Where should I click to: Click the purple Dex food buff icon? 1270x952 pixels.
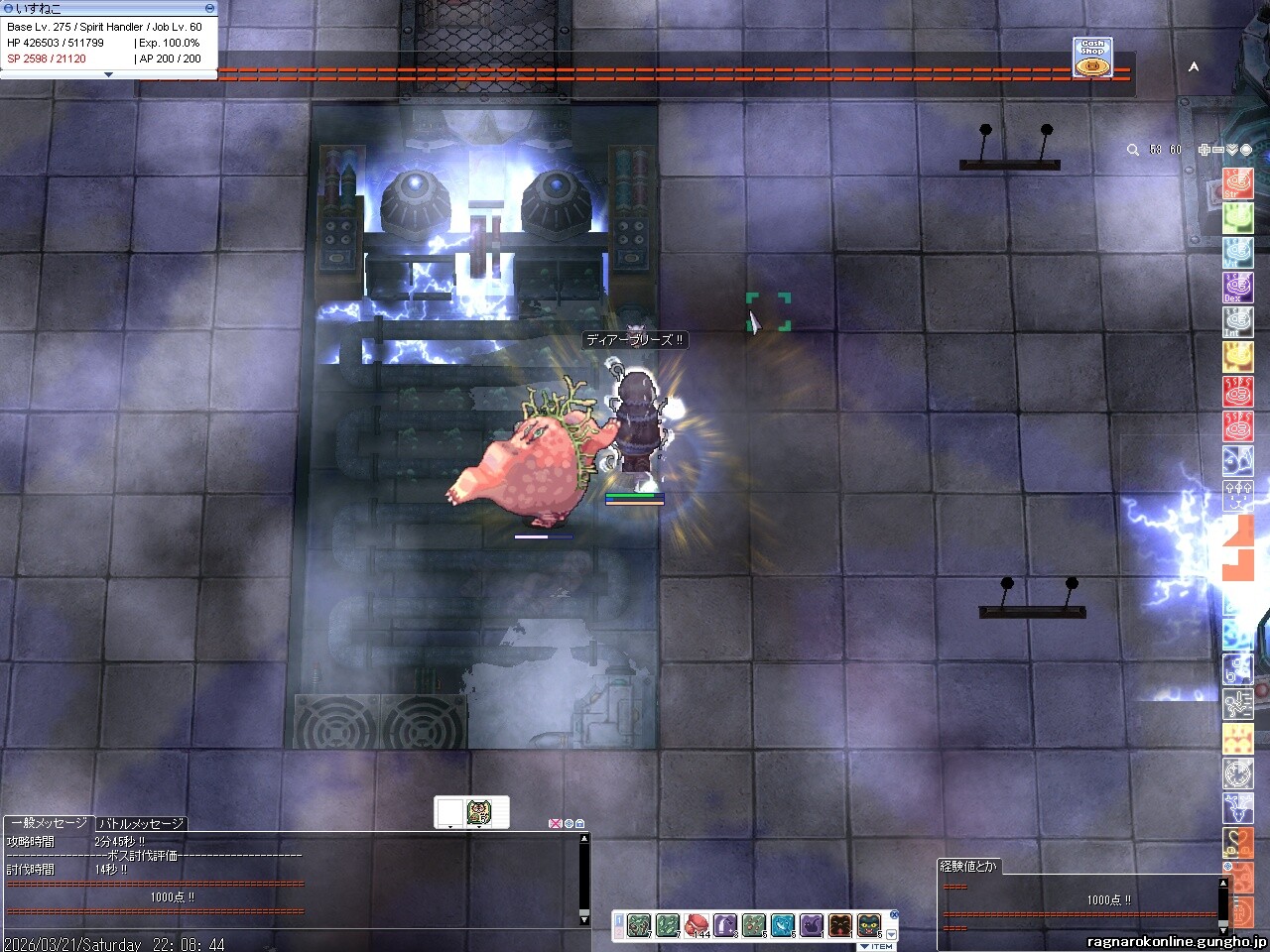[x=1237, y=288]
